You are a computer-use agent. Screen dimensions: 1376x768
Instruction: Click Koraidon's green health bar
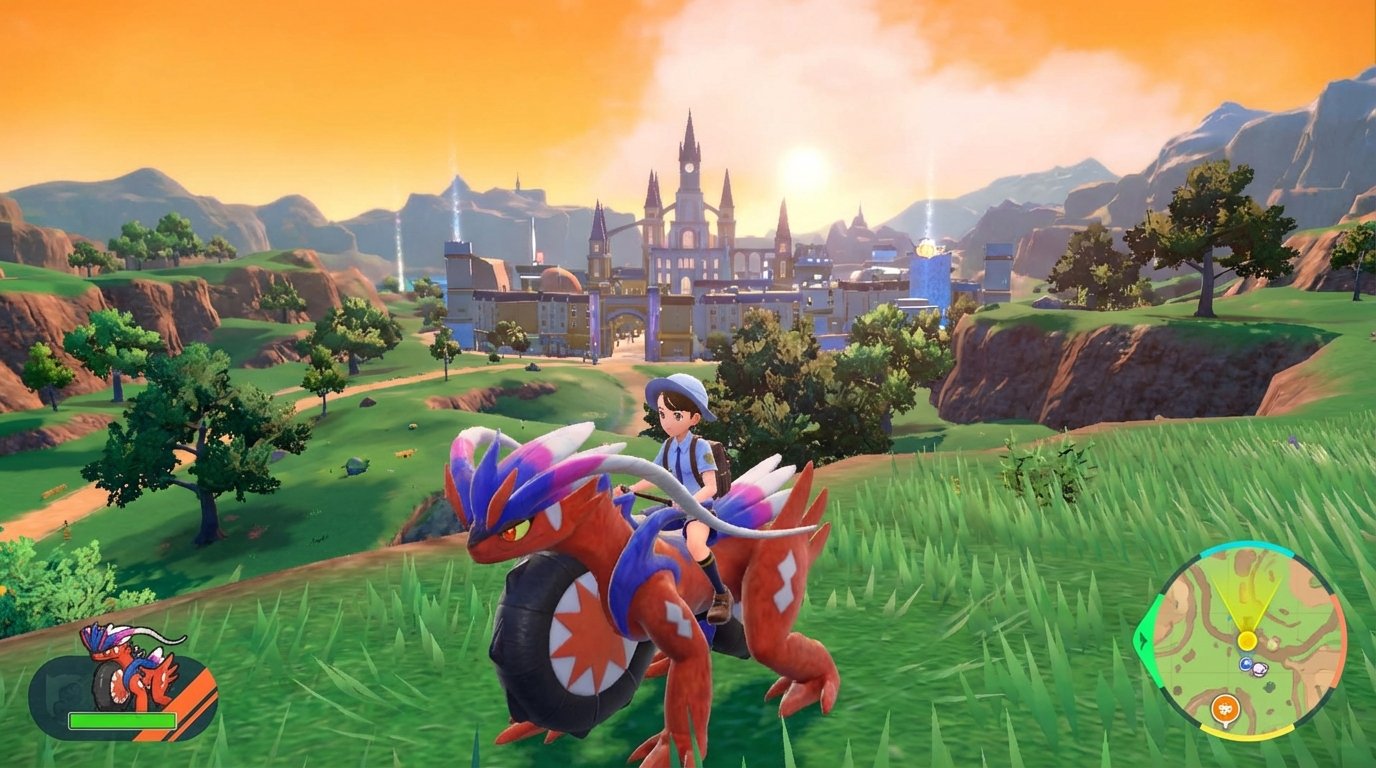[x=121, y=721]
